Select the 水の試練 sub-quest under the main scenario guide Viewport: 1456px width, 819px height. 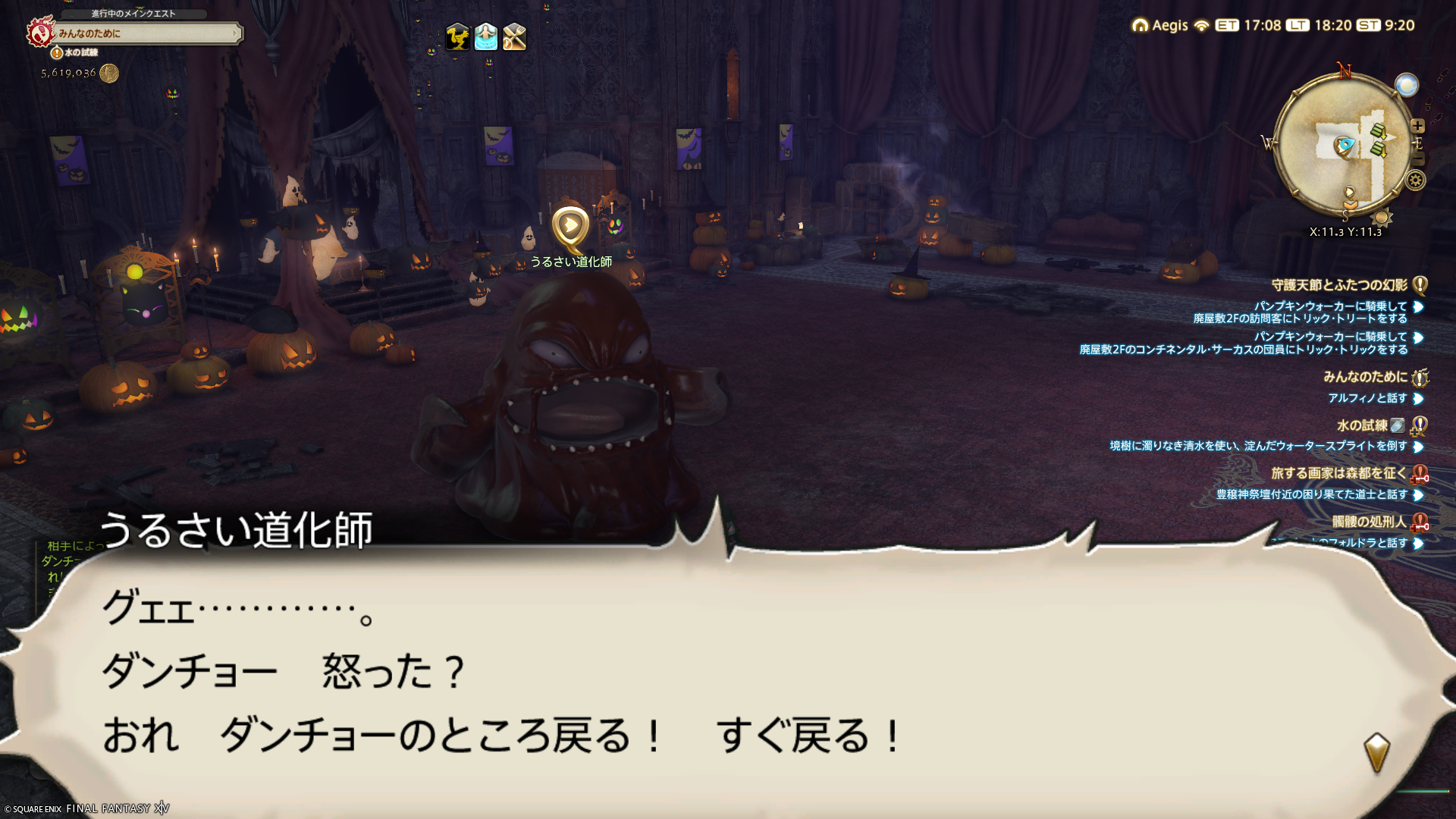[x=80, y=52]
